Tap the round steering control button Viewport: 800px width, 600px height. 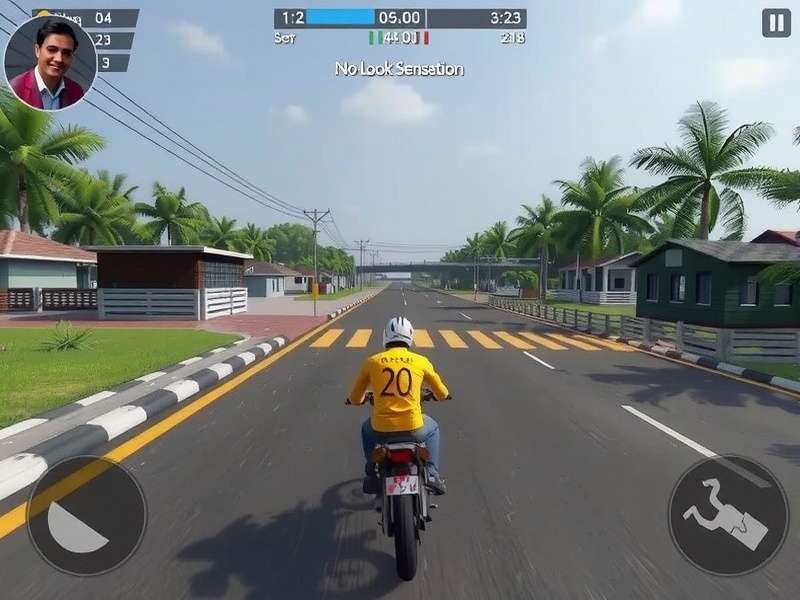(x=87, y=515)
